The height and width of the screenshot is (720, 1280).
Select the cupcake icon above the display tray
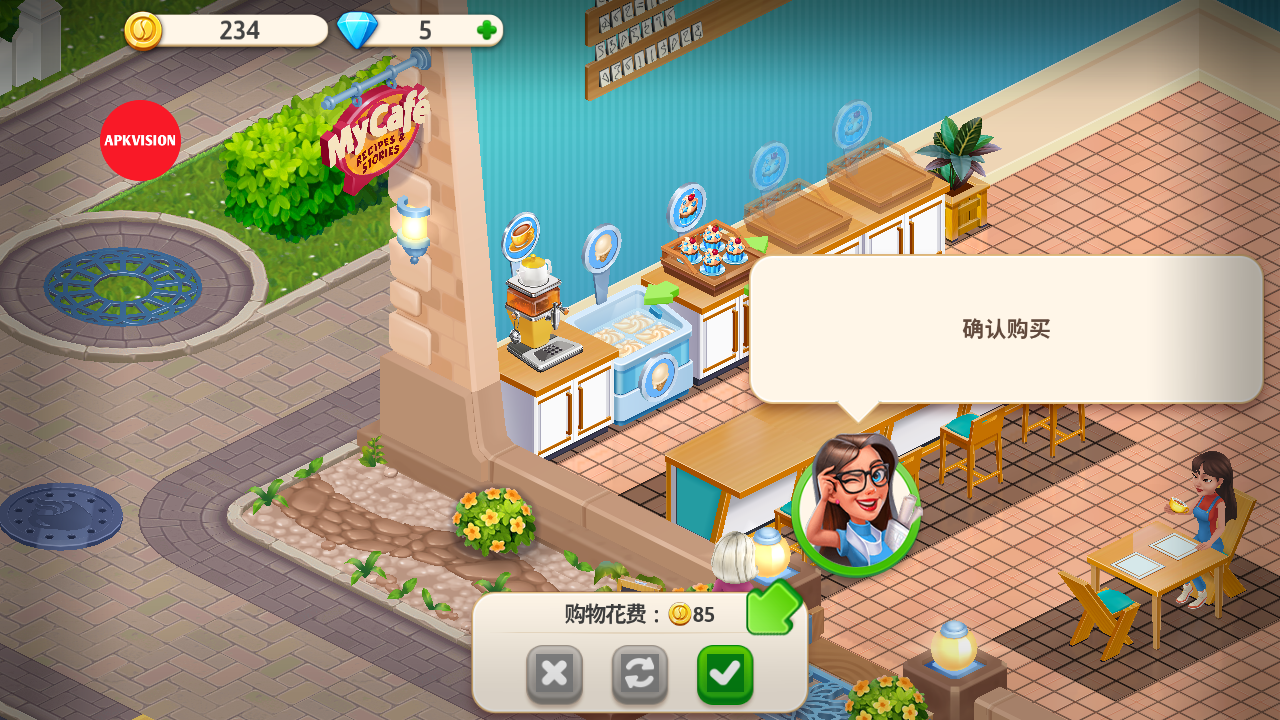[x=687, y=207]
